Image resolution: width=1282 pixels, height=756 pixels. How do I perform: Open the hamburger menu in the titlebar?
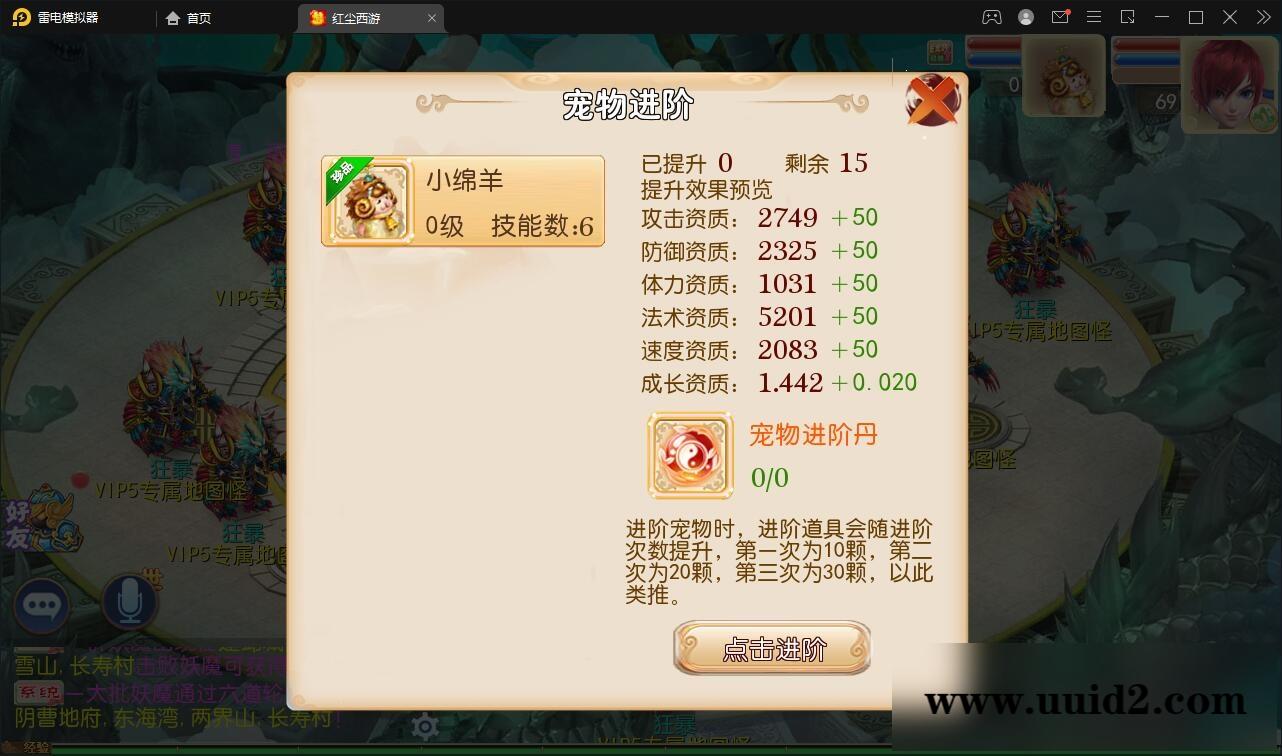click(1093, 17)
